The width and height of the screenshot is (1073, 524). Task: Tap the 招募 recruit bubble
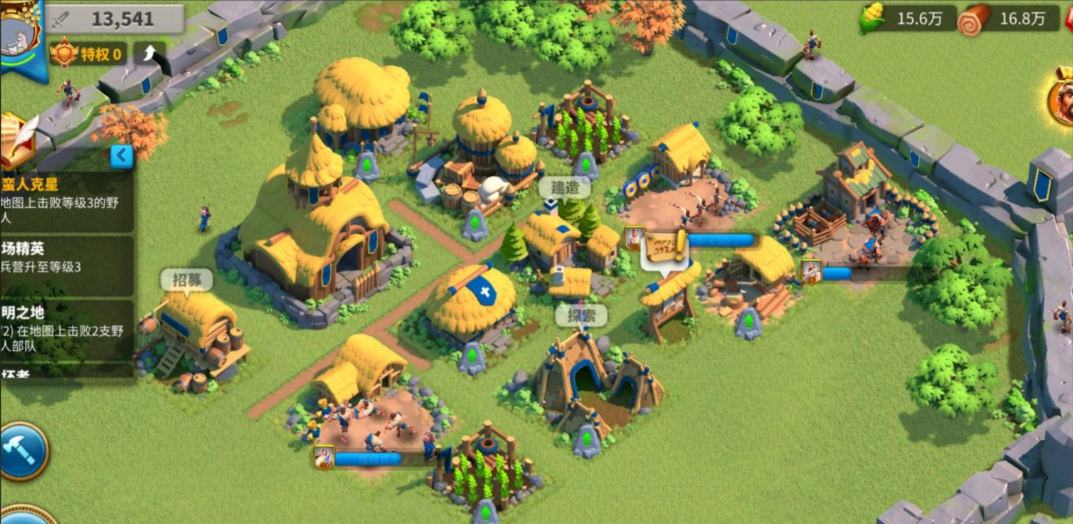pos(187,280)
